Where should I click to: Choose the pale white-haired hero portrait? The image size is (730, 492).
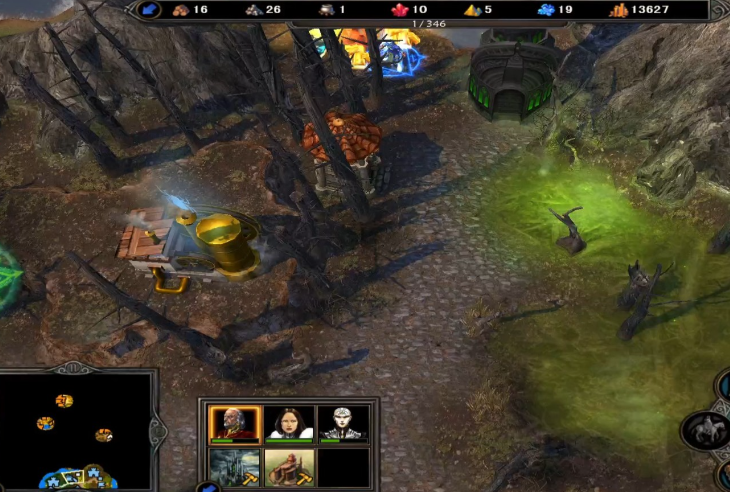pos(343,423)
